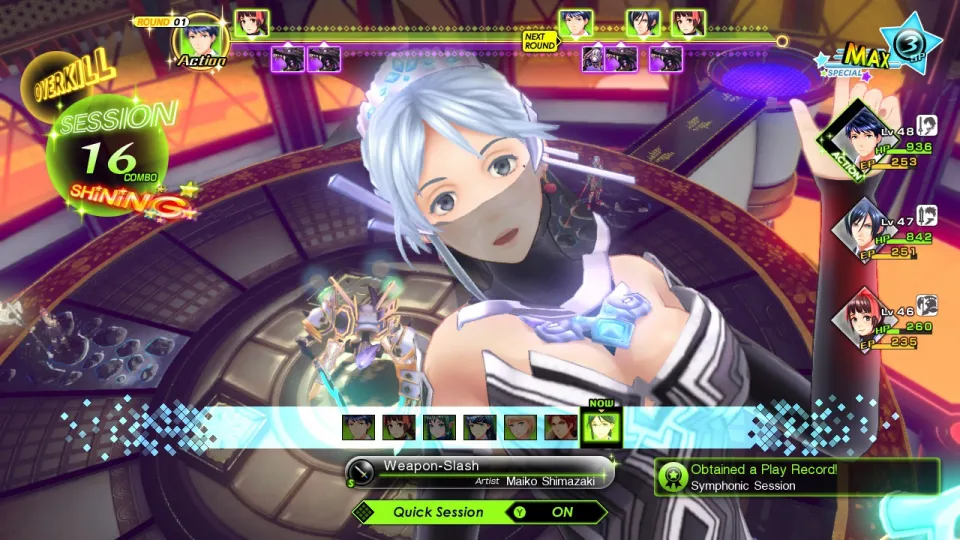The width and height of the screenshot is (960, 540).
Task: Pick the blonde character's session portrait
Action: [x=520, y=428]
